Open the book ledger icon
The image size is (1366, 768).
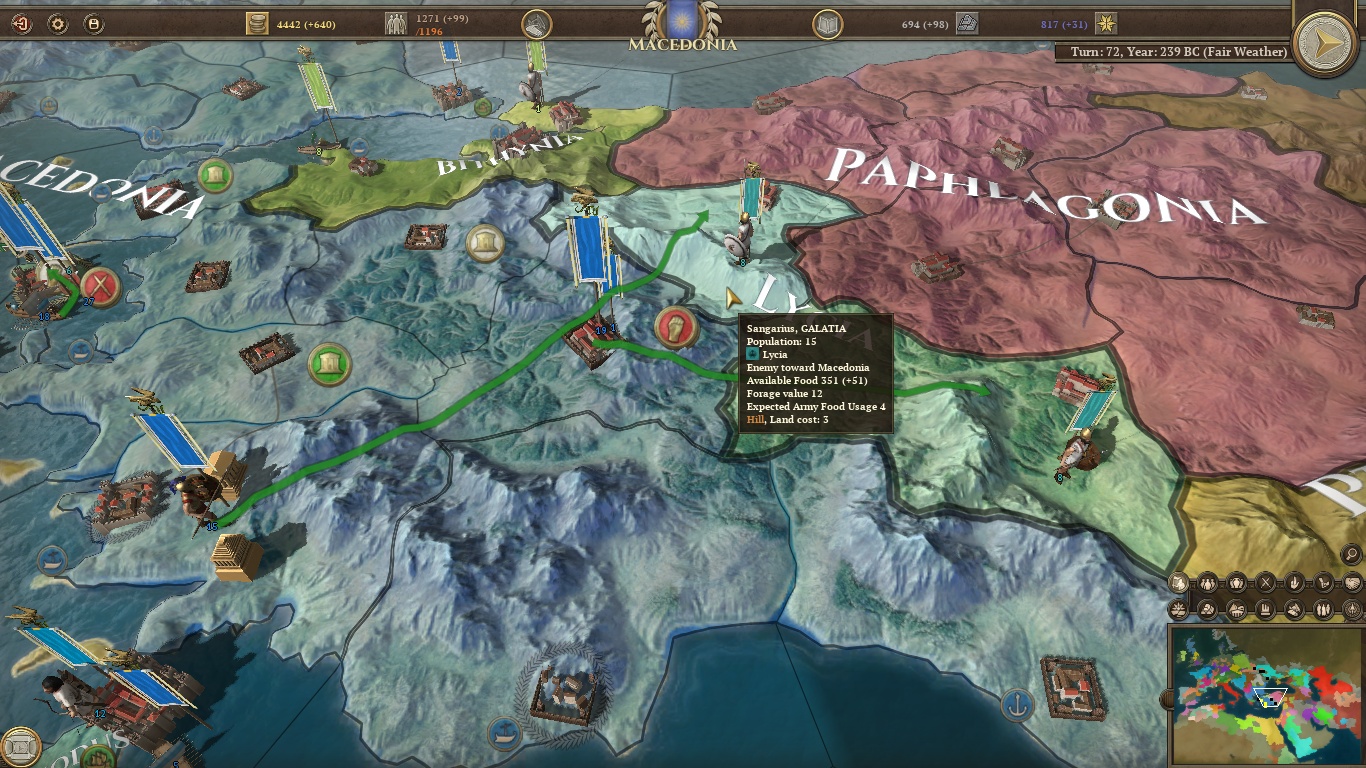(827, 24)
